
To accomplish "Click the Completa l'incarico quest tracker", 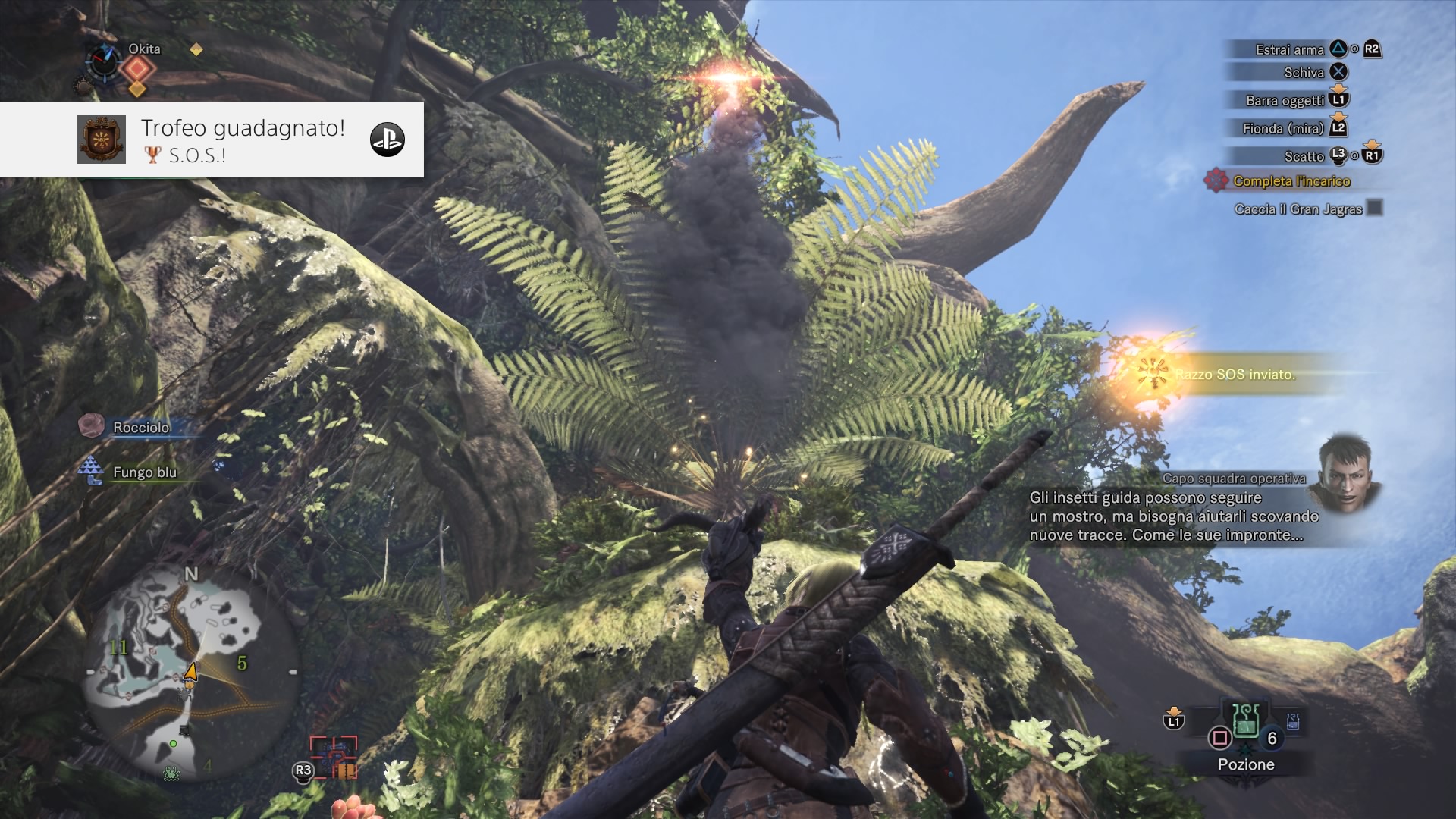I will pos(1291,181).
